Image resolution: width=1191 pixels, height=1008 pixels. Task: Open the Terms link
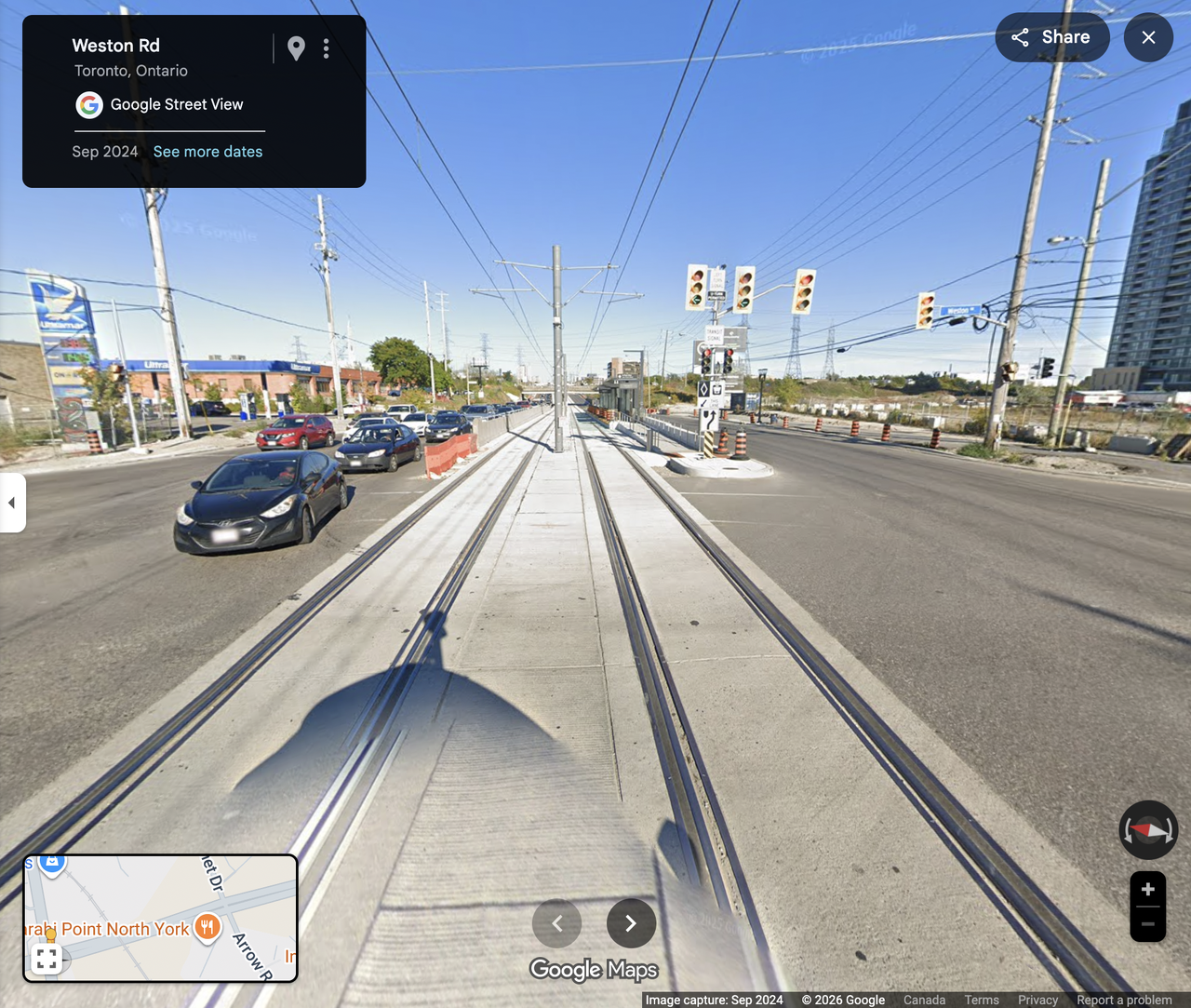(x=982, y=1001)
